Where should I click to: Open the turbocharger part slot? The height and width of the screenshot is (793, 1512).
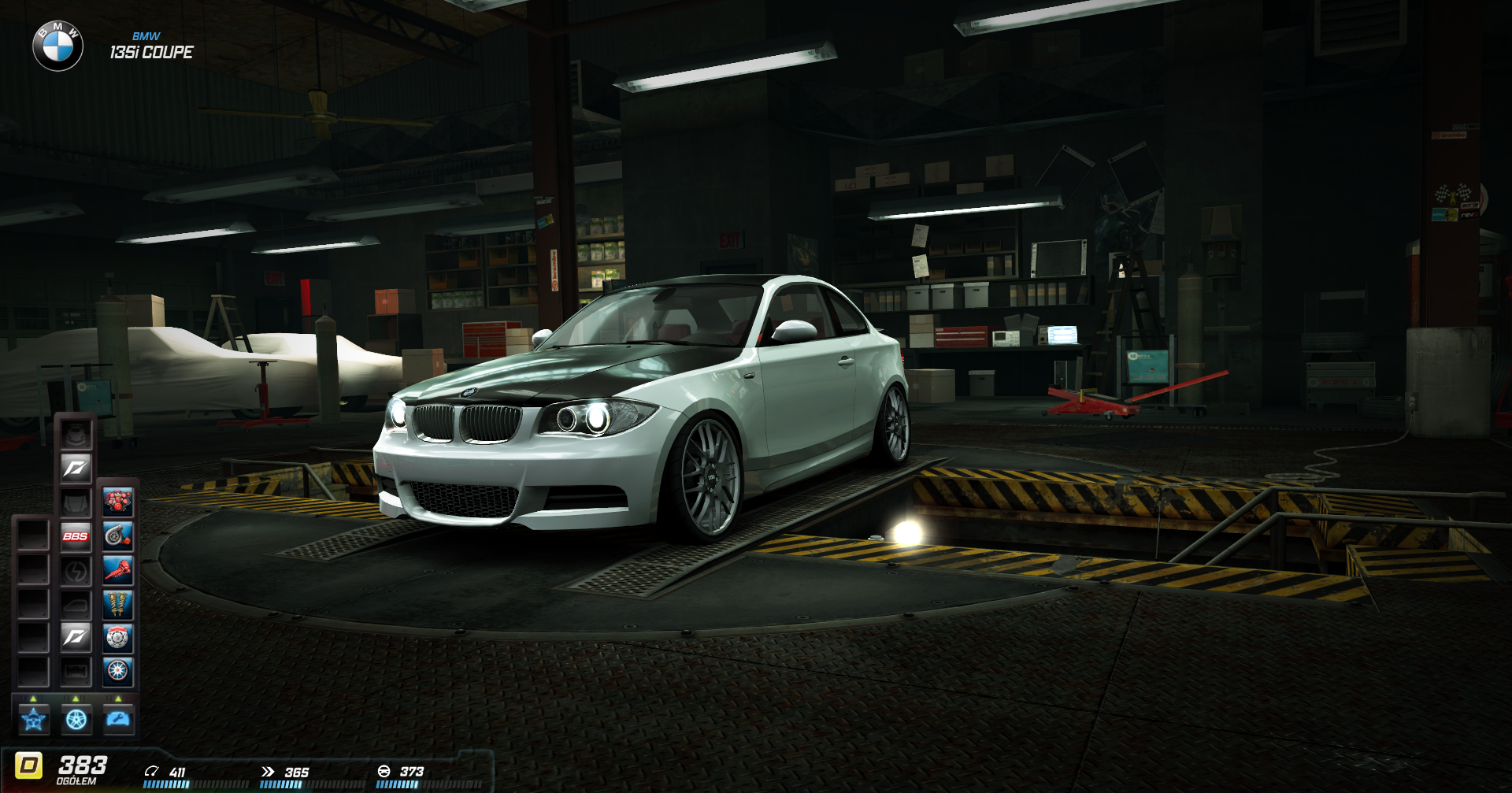[118, 536]
